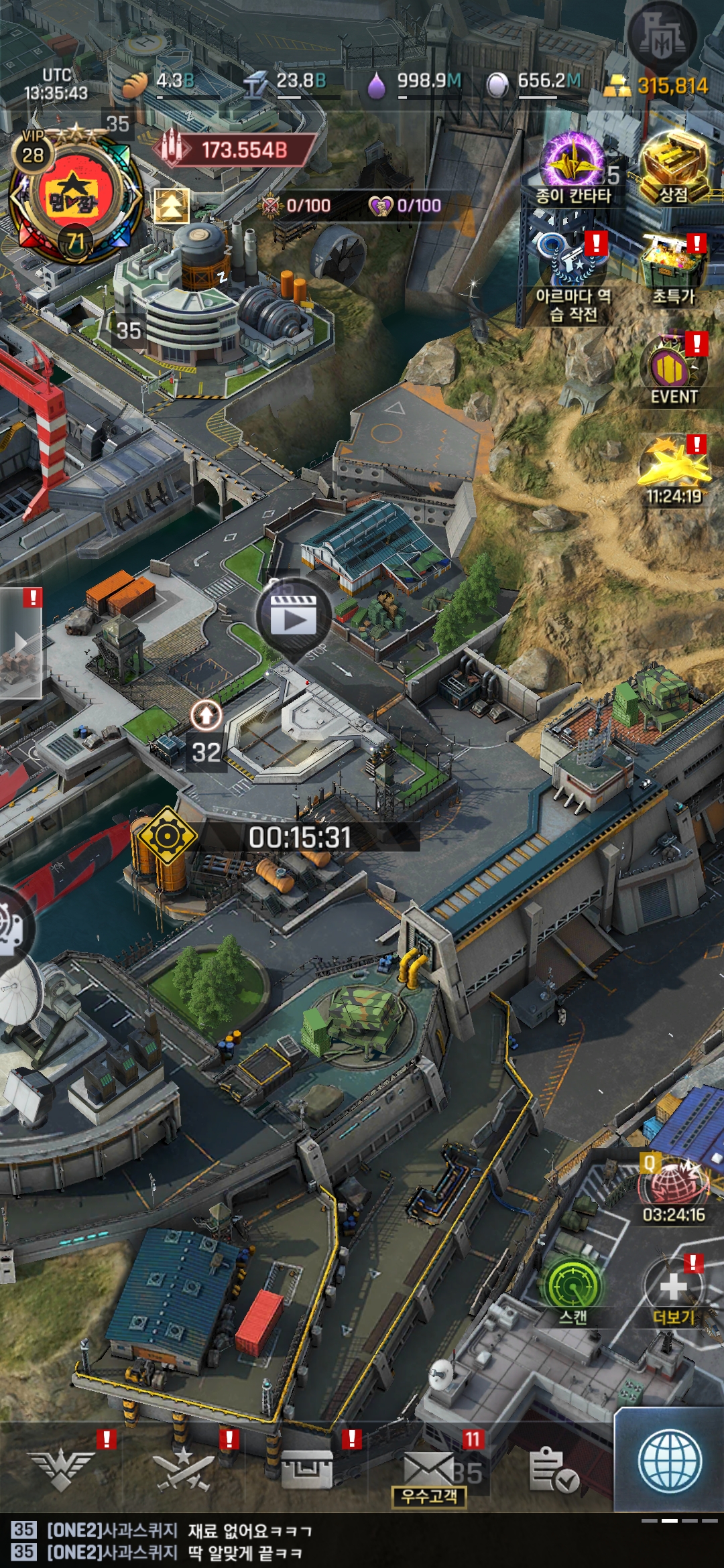Expand the 더보기 more menu

coord(674,1285)
